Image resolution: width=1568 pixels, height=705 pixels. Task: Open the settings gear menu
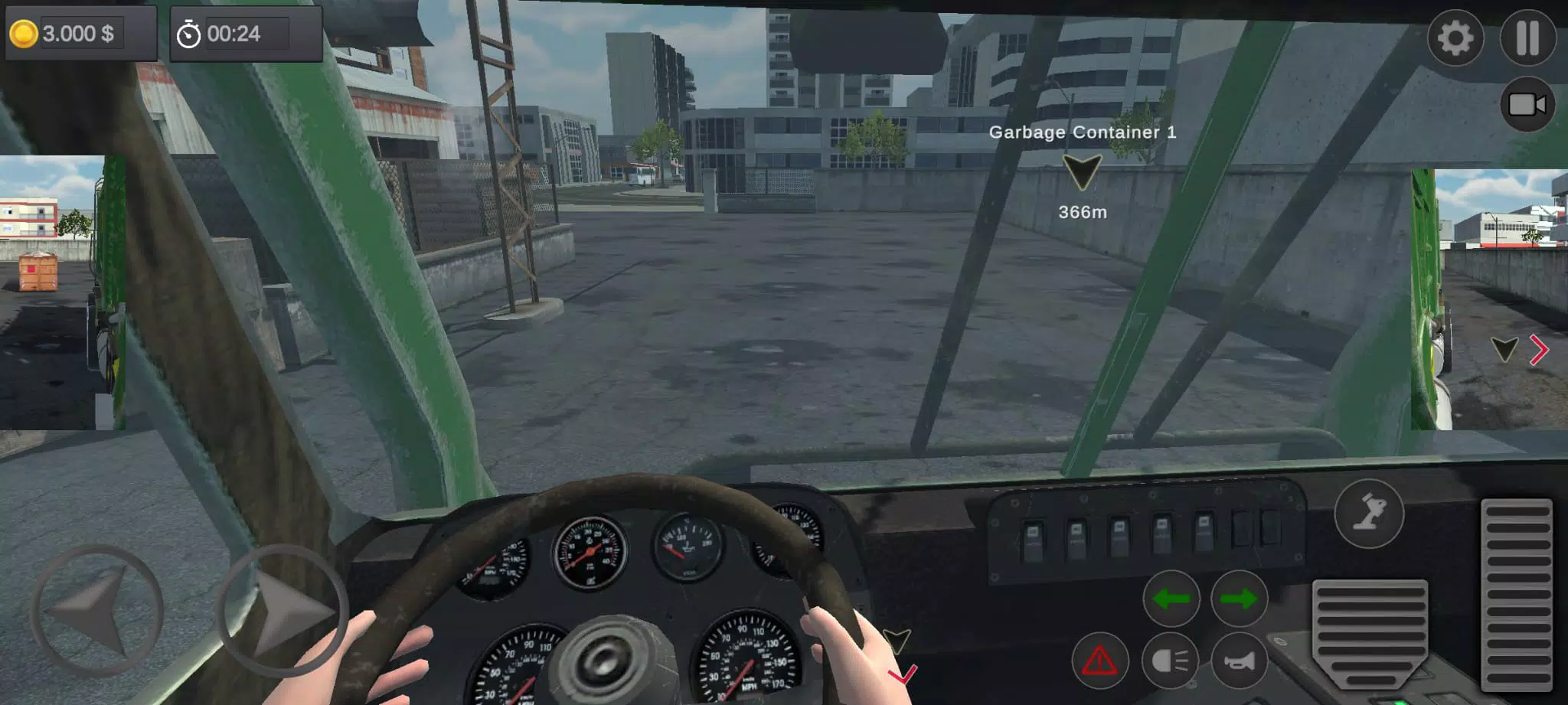(1455, 38)
